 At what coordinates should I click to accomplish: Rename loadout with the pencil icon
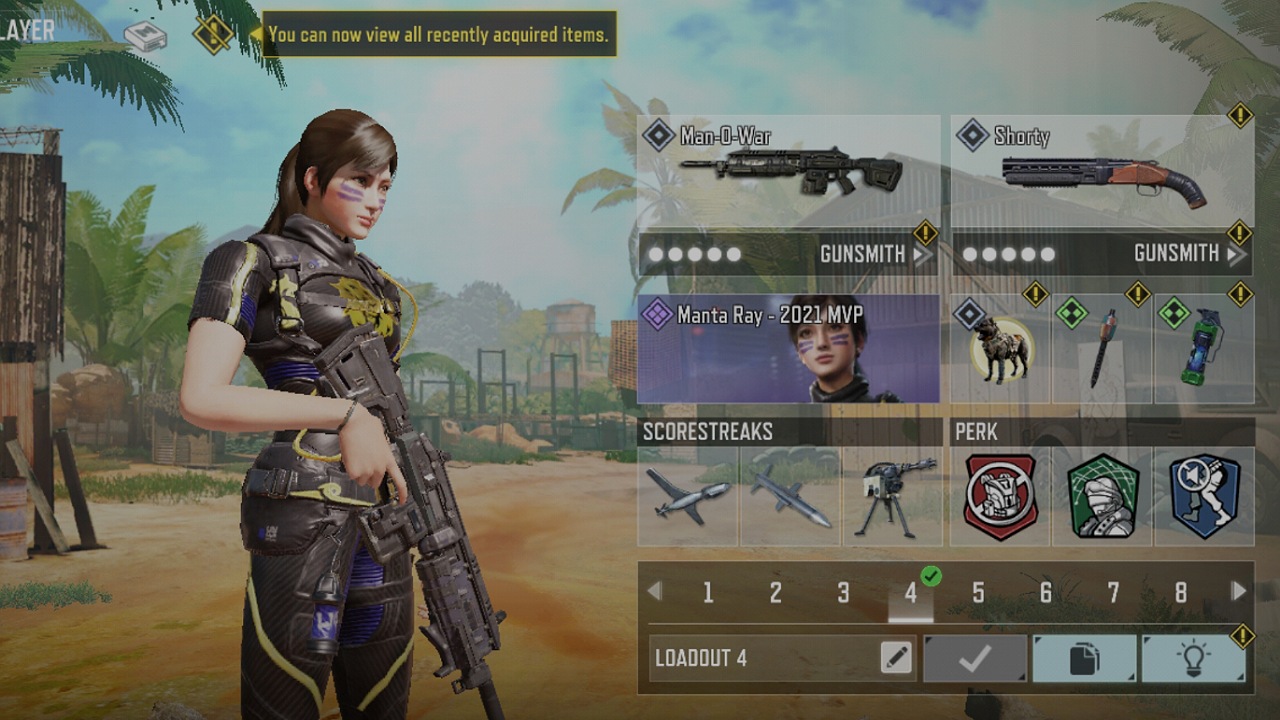896,658
